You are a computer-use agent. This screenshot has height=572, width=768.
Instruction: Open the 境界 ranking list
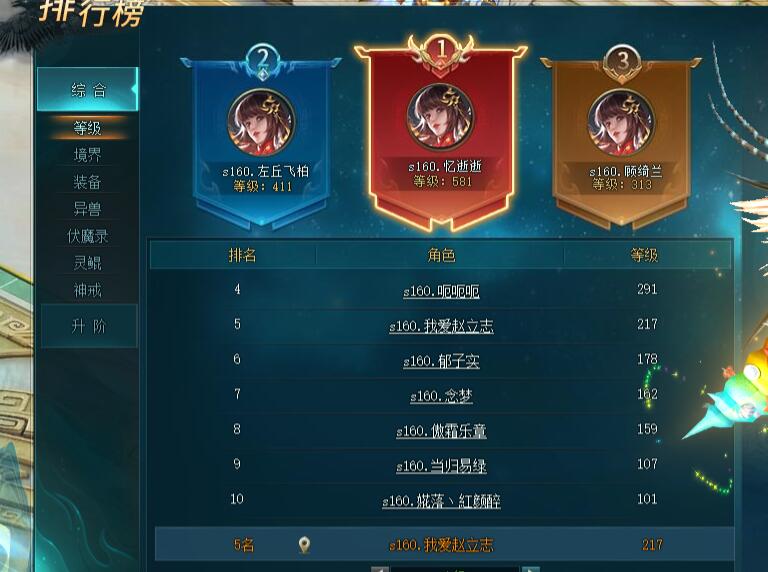pos(87,155)
